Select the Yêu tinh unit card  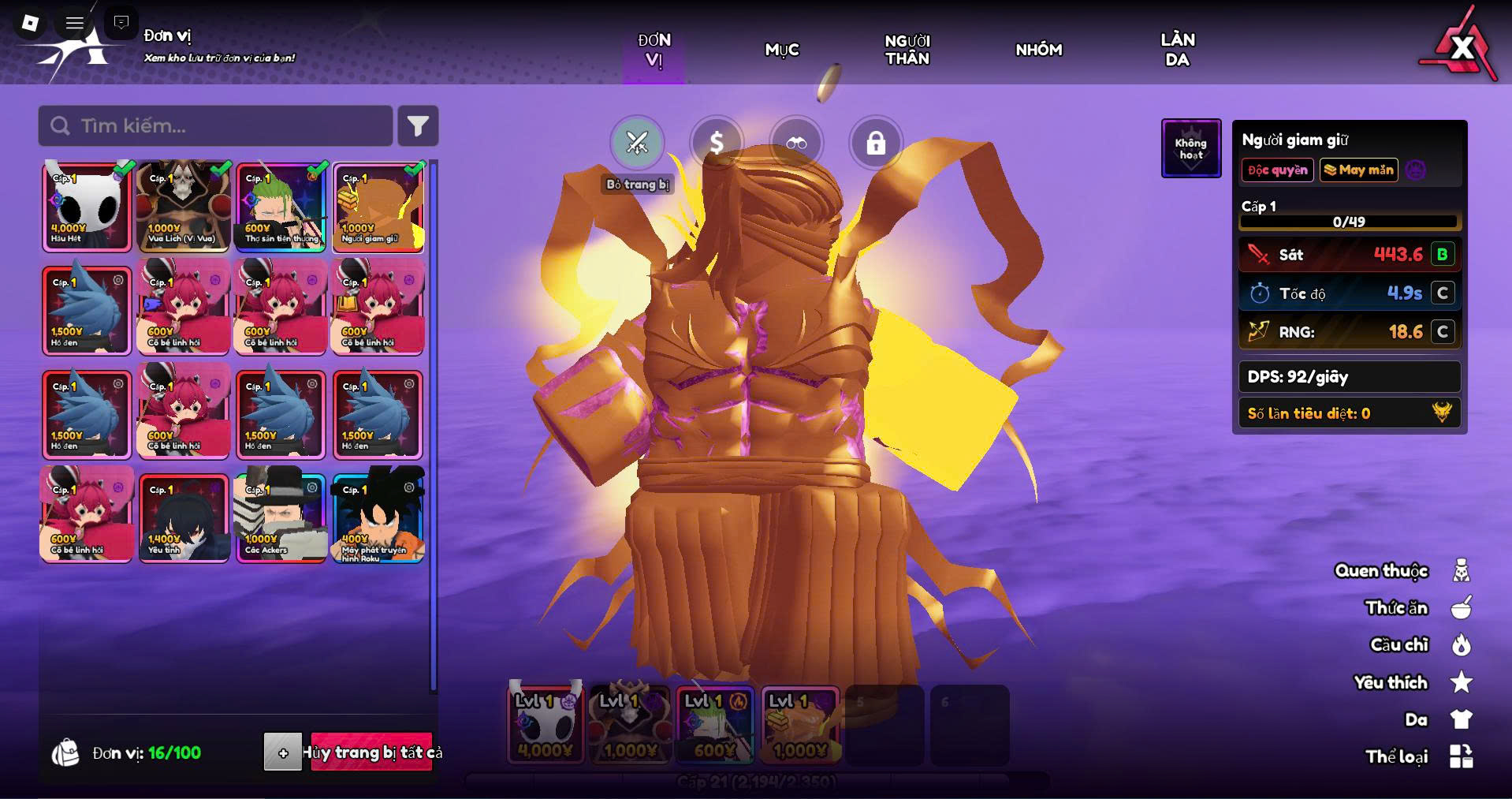click(184, 518)
